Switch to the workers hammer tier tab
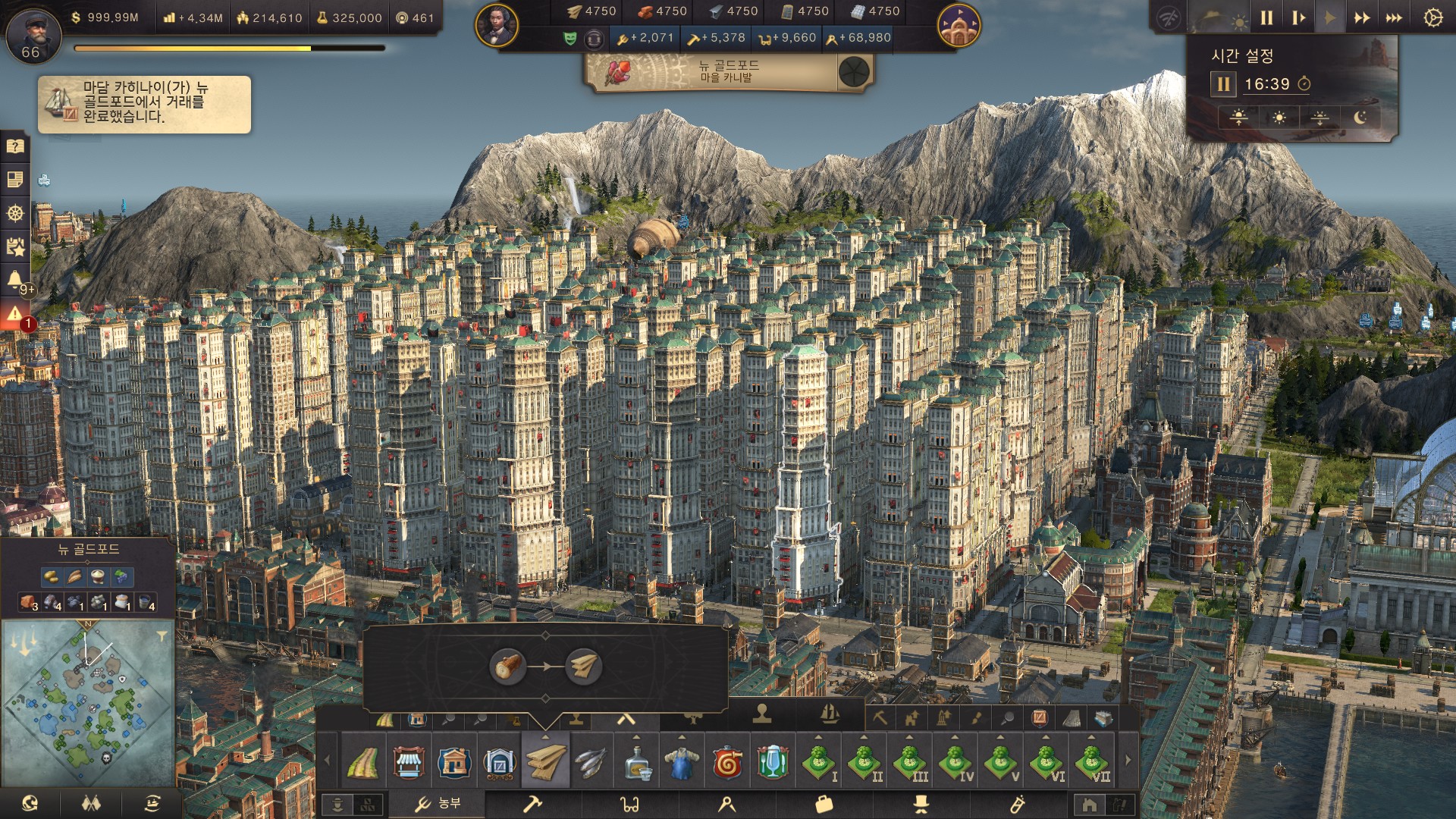 click(x=533, y=804)
